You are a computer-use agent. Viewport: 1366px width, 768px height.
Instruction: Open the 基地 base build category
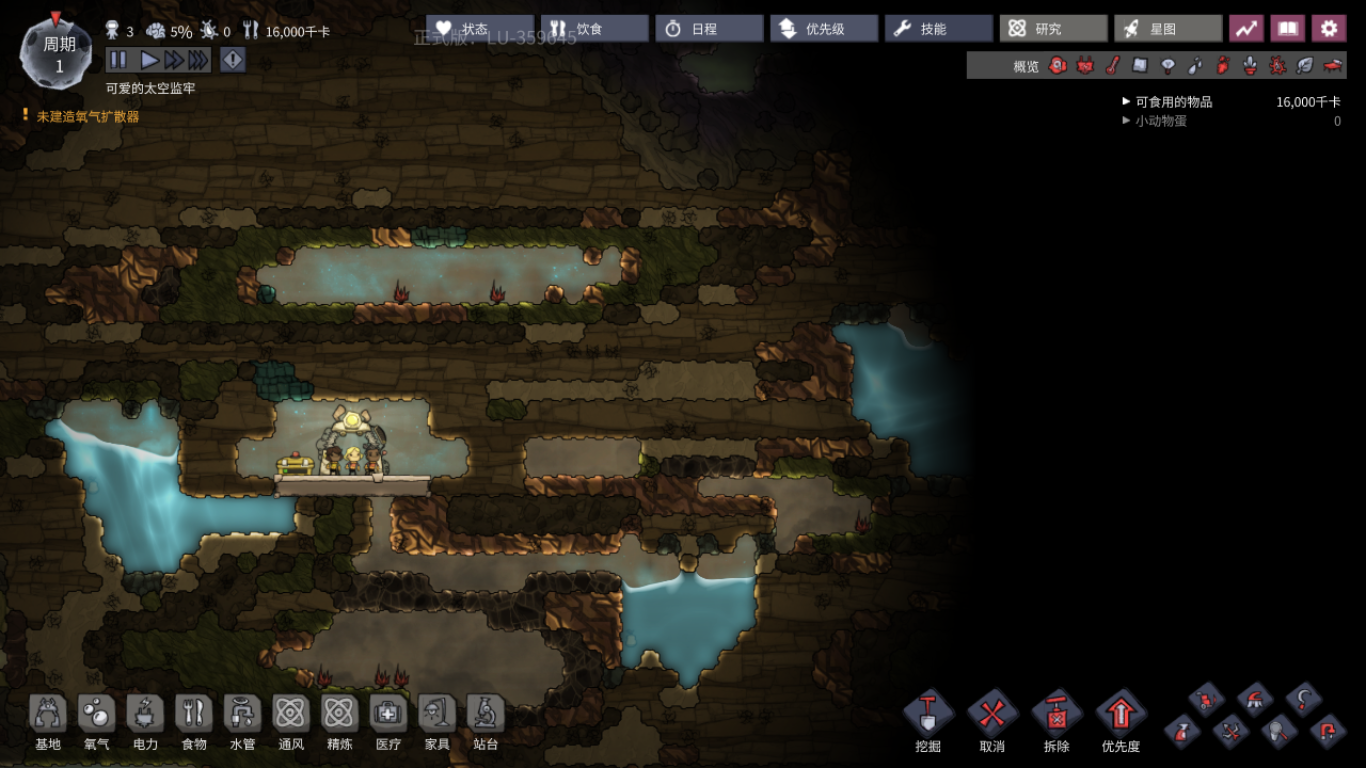point(48,722)
